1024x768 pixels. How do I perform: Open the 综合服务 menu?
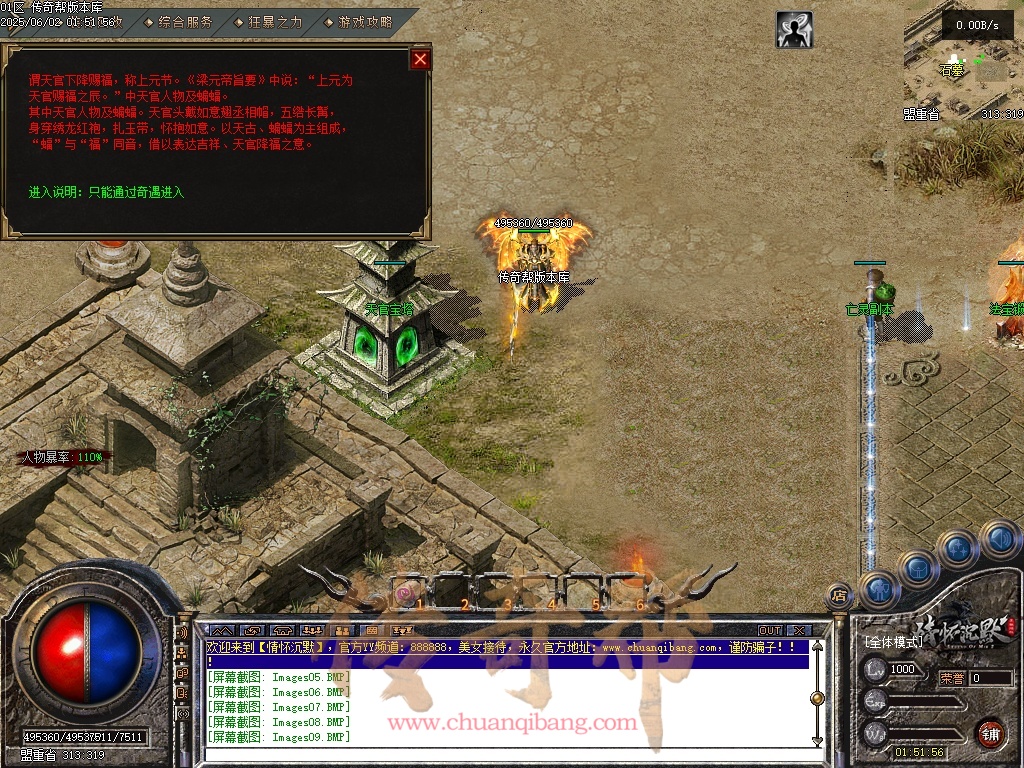pos(185,21)
